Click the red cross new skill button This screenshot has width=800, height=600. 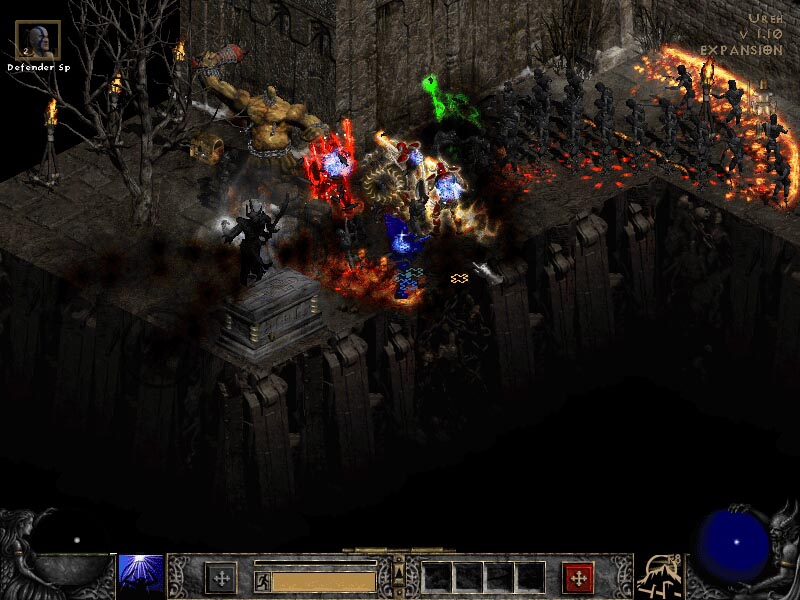tap(578, 578)
